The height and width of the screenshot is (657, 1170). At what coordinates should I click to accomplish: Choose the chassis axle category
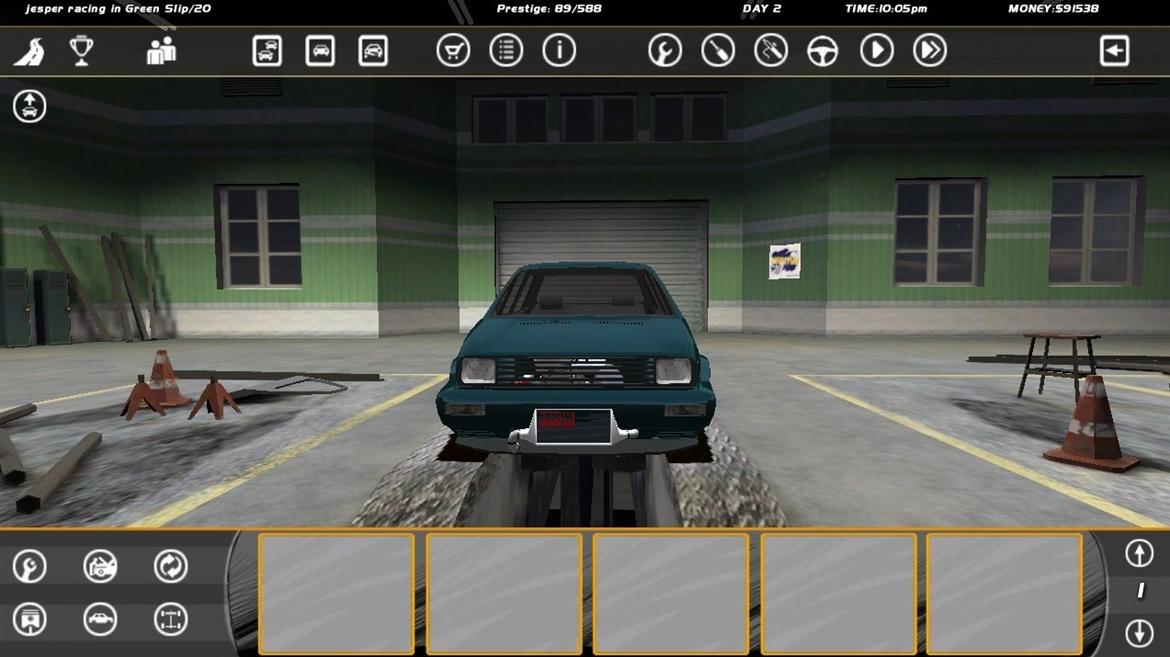171,620
